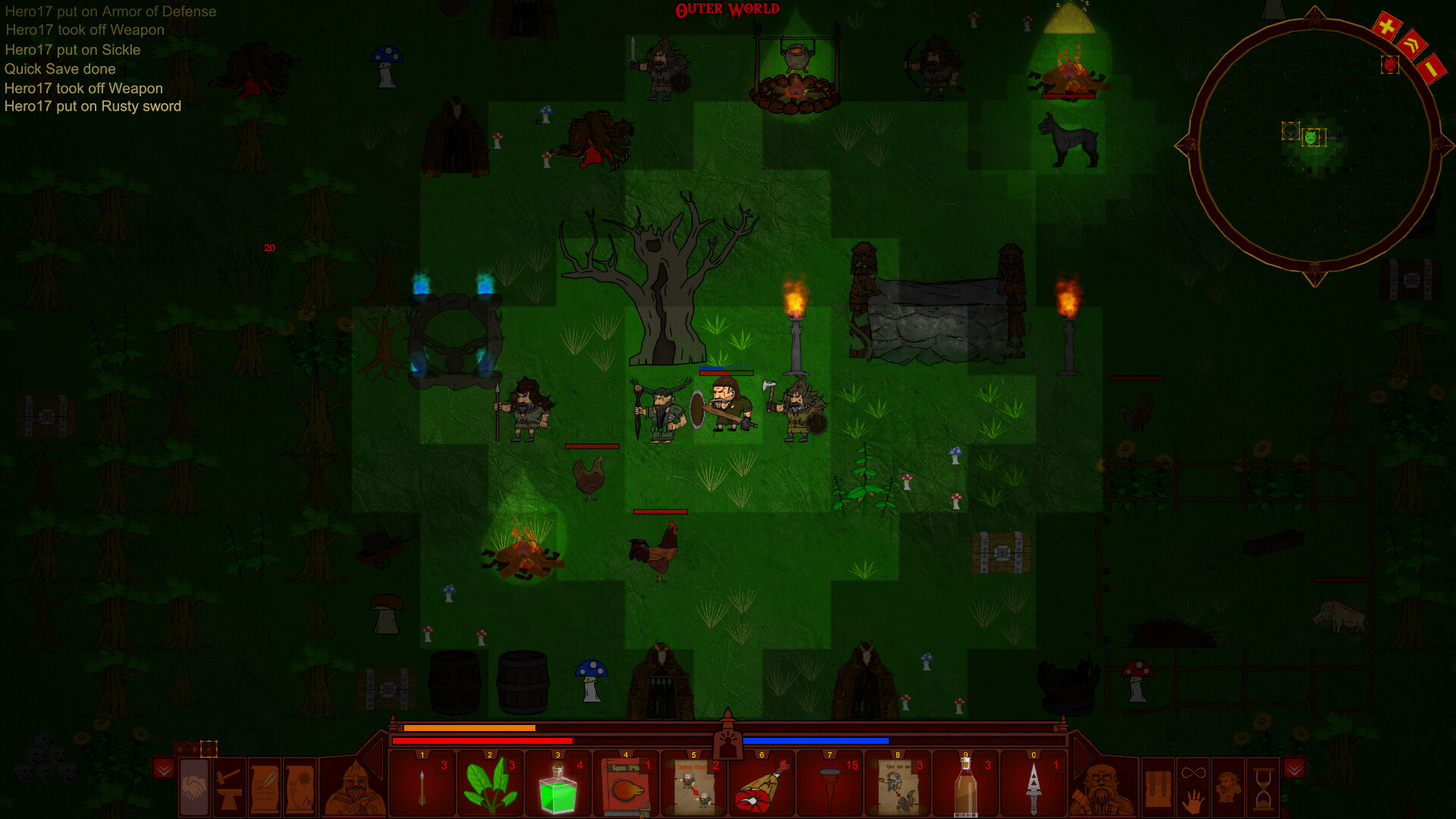Expand the infinity icon panel
The image size is (1456, 819).
coord(1193,772)
